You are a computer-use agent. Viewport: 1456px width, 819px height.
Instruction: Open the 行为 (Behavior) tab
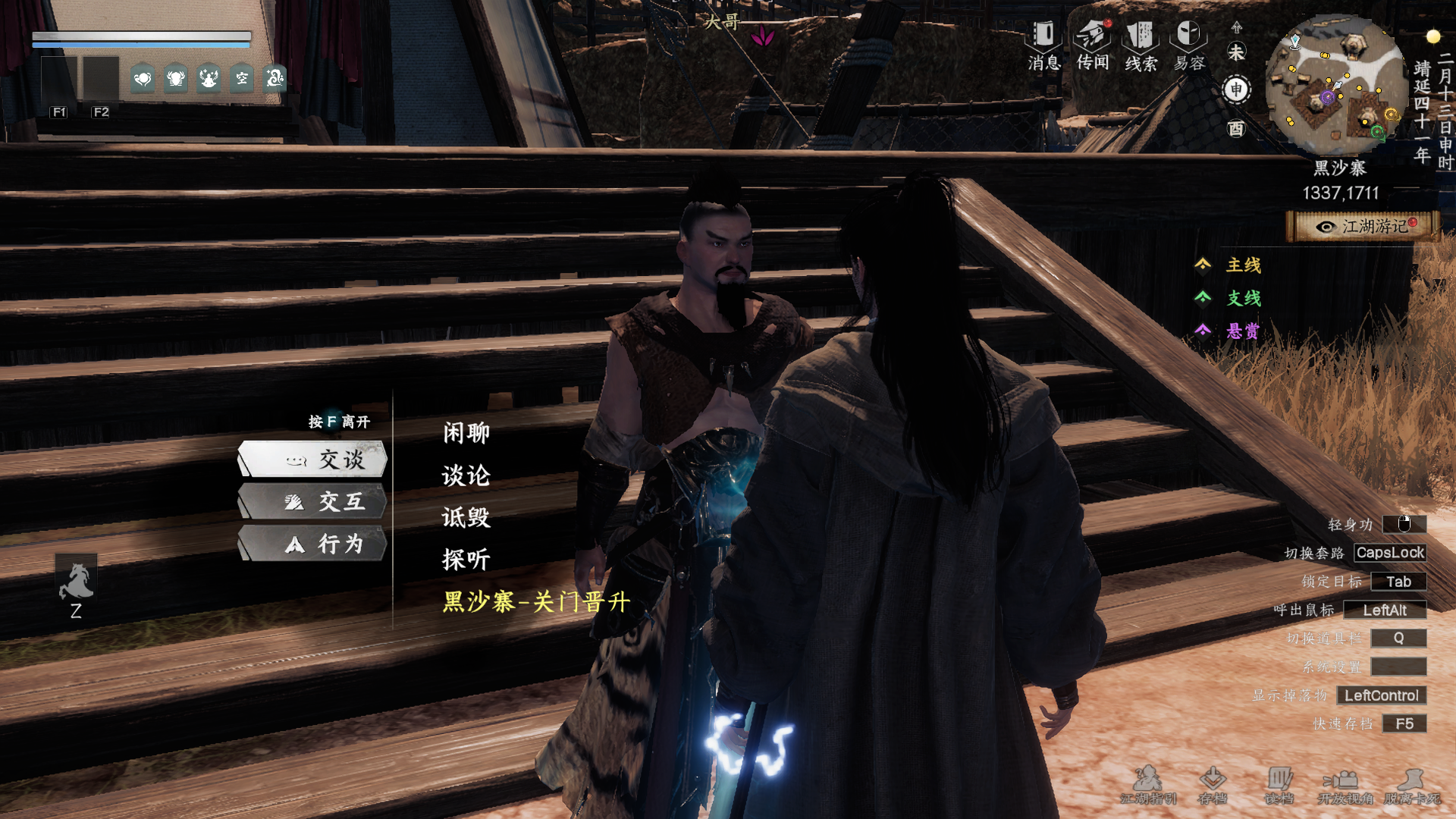[x=313, y=544]
